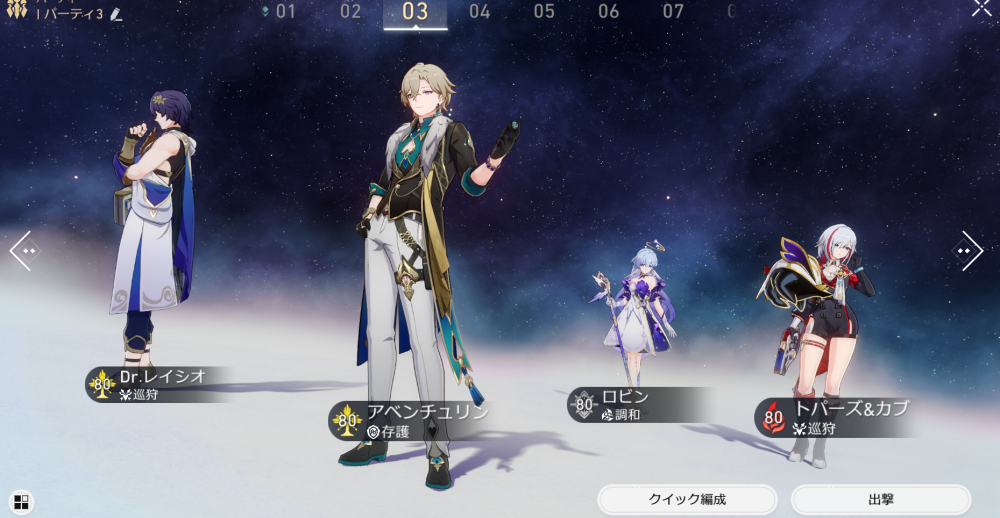Start battle with the 出撃 button
Screen dimensions: 1000x518
(880, 499)
